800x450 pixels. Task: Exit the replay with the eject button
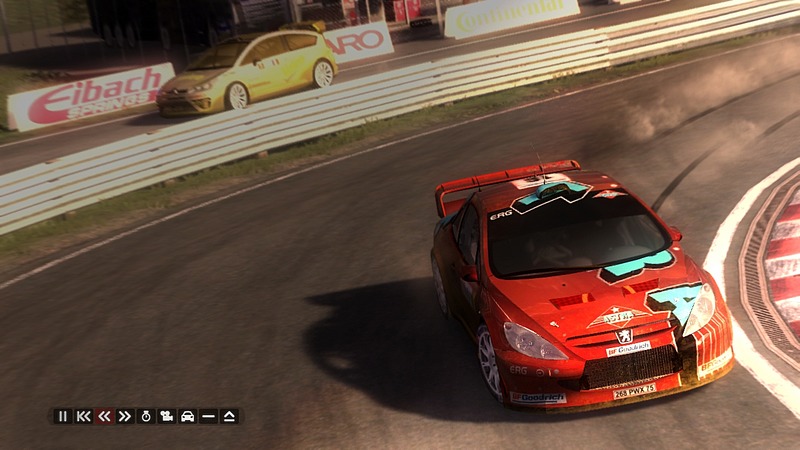coord(229,416)
